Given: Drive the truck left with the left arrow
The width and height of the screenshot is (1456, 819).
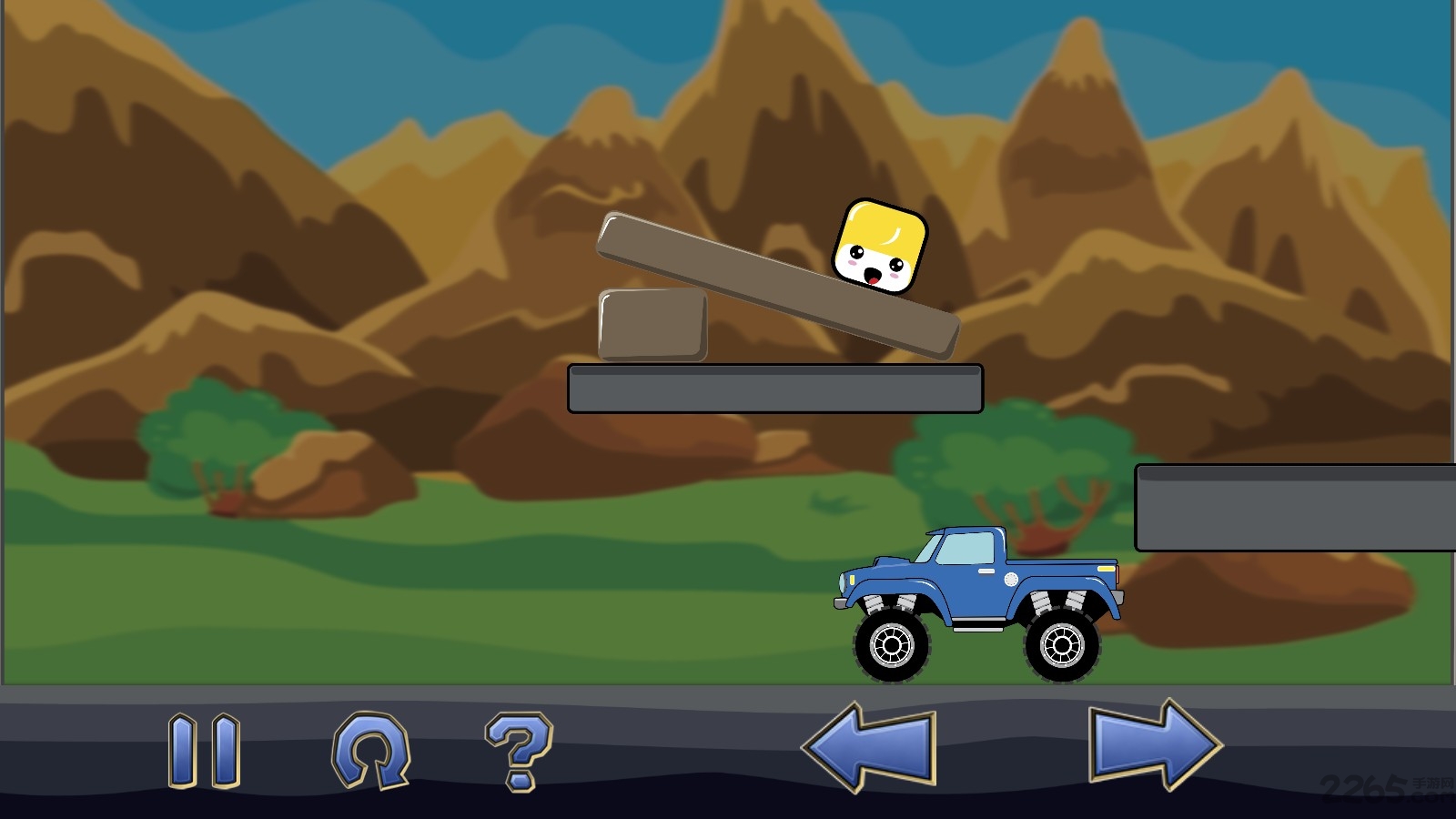Looking at the screenshot, I should (870, 746).
